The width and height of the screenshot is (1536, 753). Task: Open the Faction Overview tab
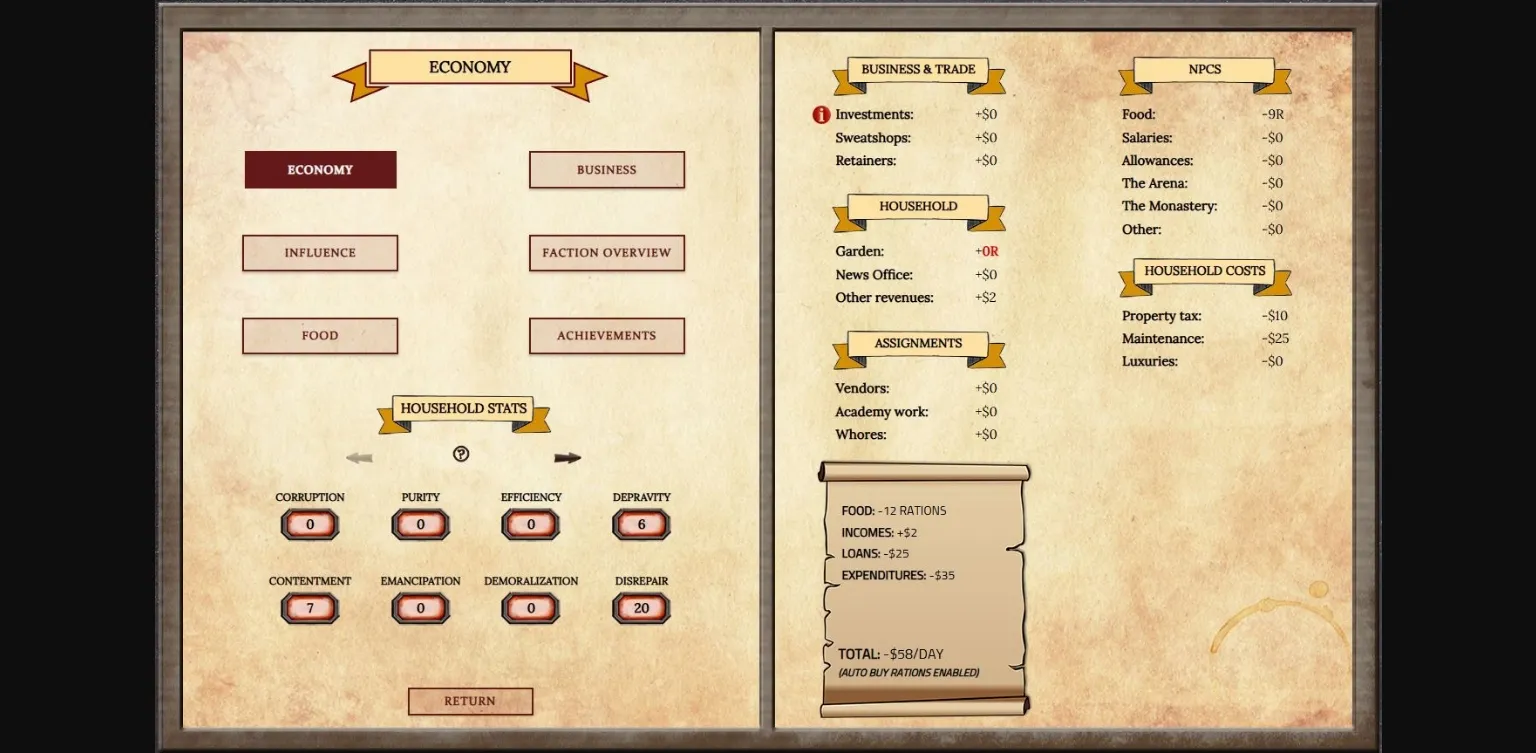[606, 252]
